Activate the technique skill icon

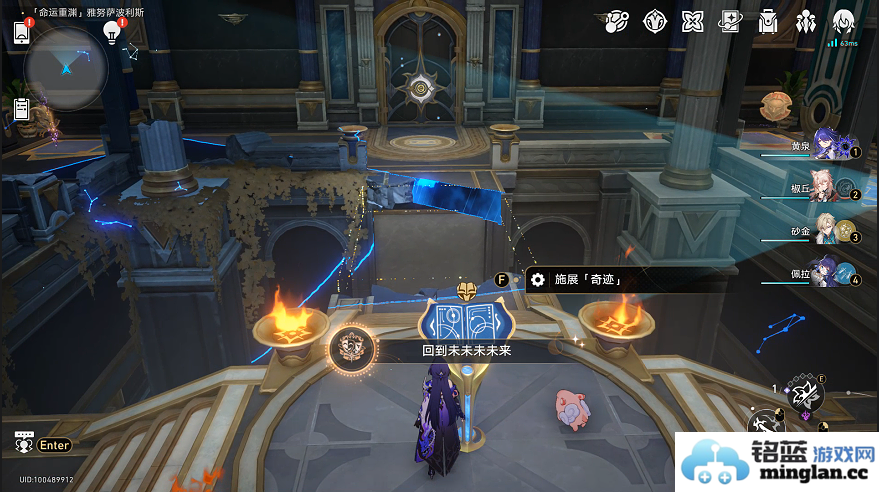pyautogui.click(x=805, y=395)
